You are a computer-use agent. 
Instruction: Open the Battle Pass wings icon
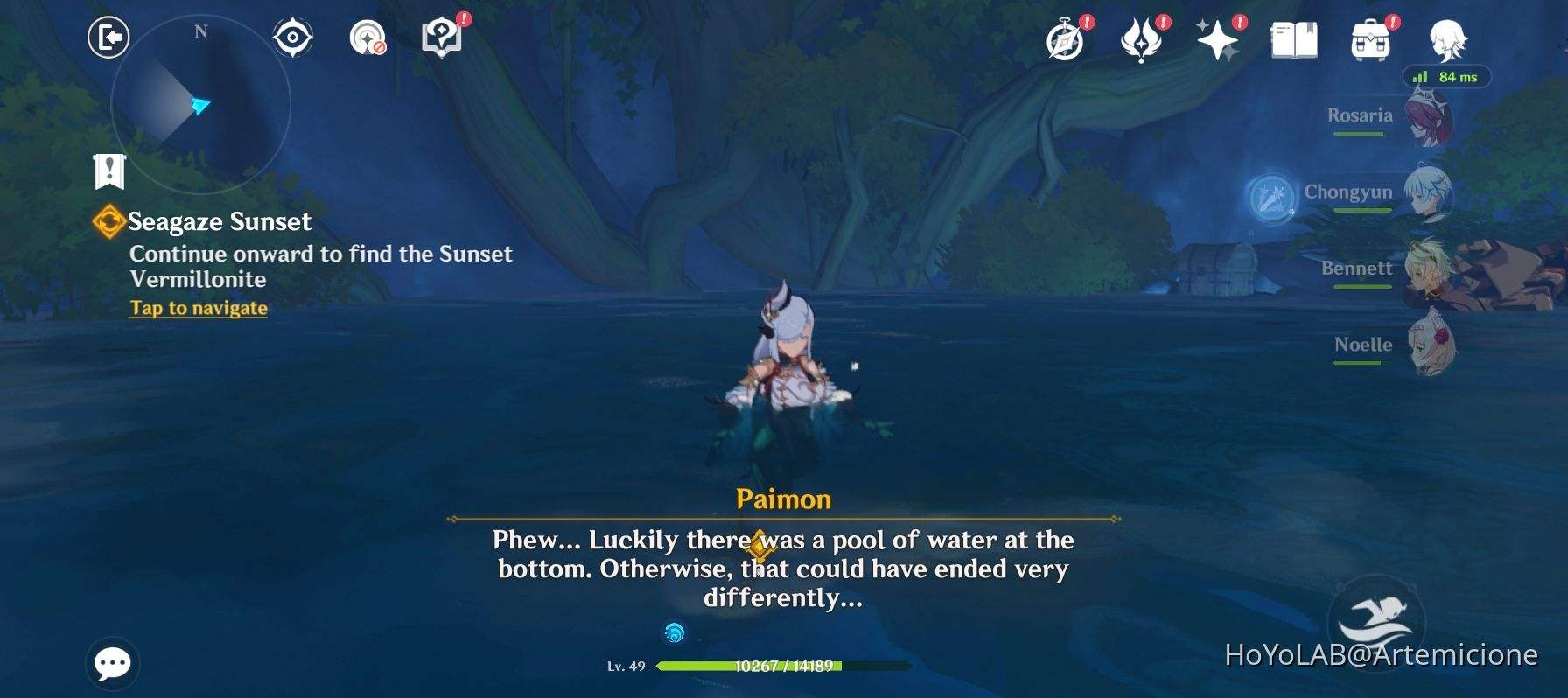pyautogui.click(x=1143, y=39)
